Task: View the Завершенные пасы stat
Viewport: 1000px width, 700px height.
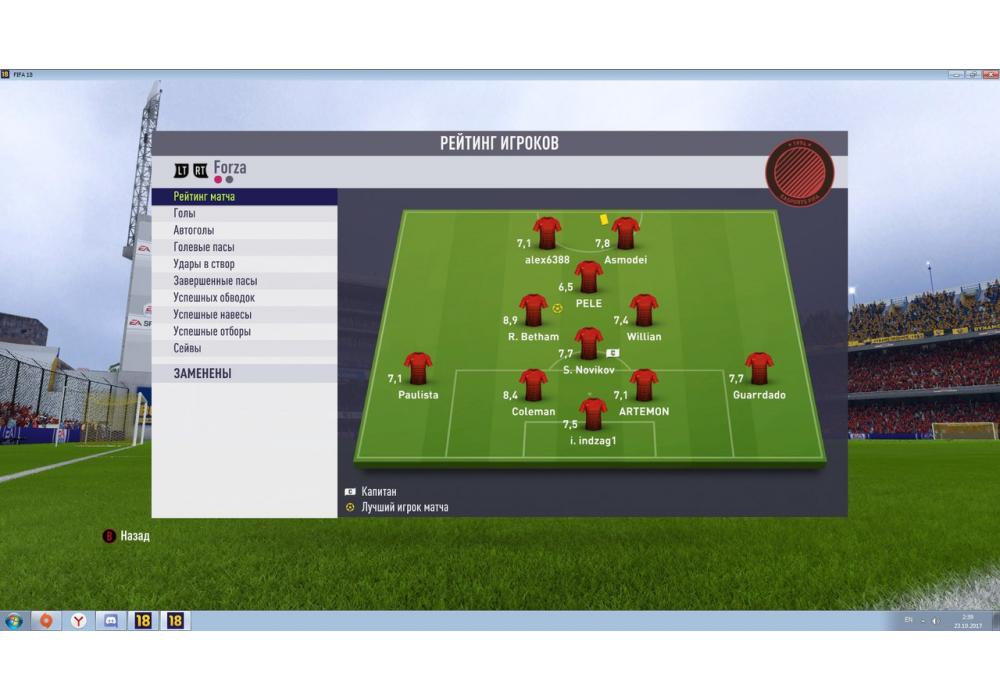Action: 243,281
